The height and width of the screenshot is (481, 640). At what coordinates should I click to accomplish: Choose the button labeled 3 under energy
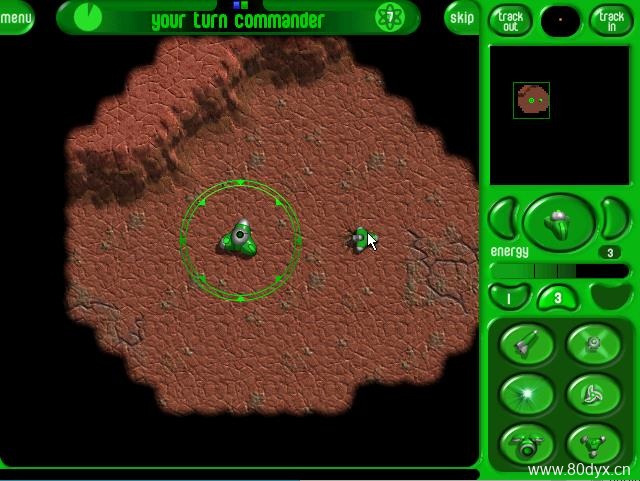click(557, 297)
